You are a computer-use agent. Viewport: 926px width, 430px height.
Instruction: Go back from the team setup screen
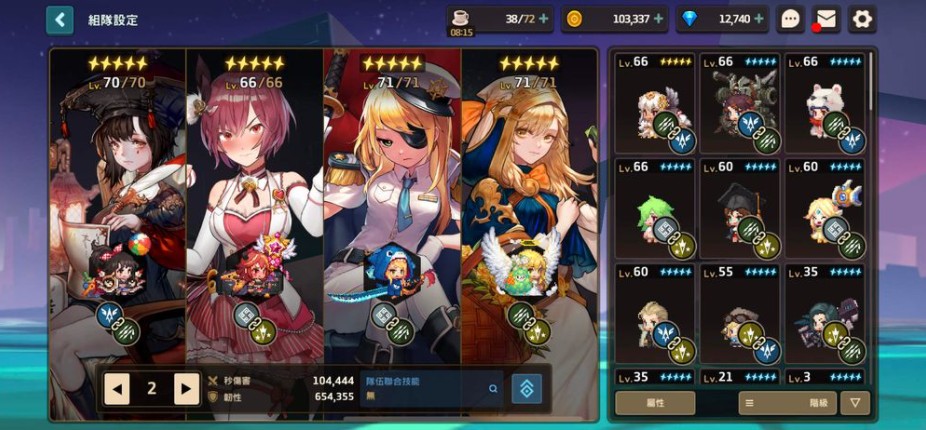coord(60,19)
